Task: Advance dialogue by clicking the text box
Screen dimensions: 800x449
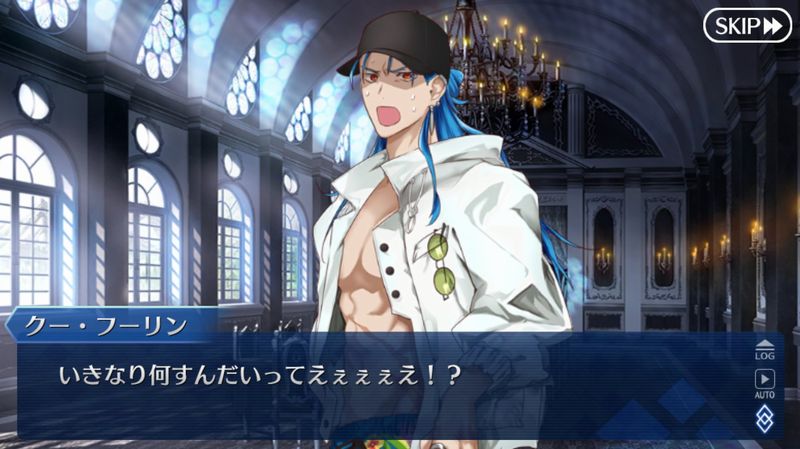Action: [380, 390]
